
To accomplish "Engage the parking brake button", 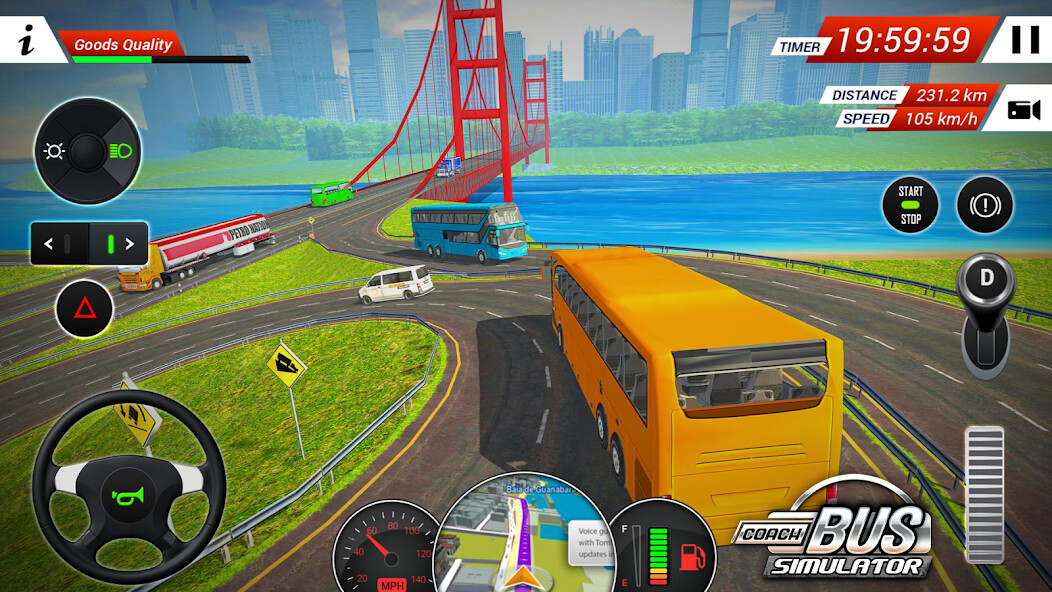I will tap(985, 205).
